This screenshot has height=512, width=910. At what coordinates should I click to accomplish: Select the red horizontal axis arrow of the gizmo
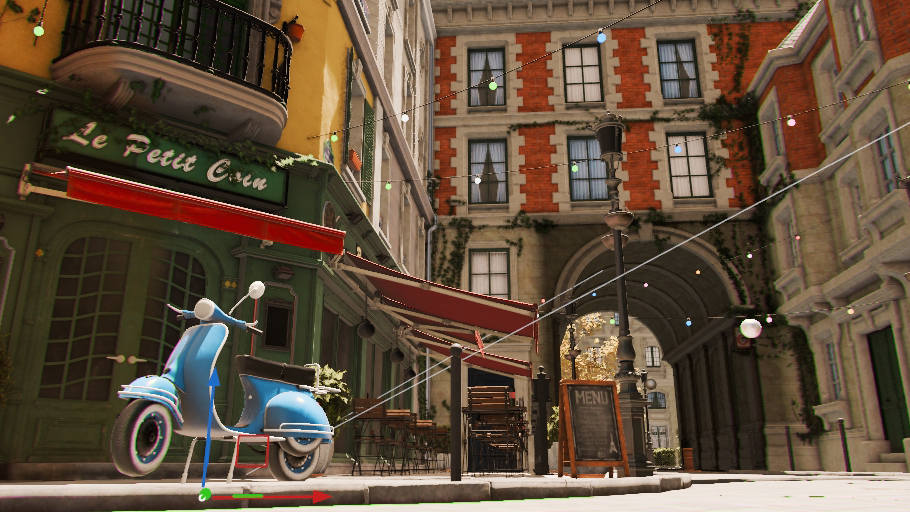point(290,496)
